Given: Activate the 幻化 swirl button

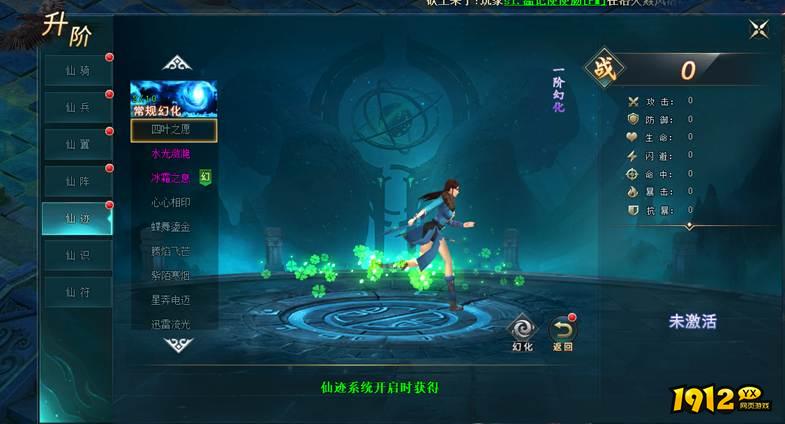Looking at the screenshot, I should (x=522, y=330).
